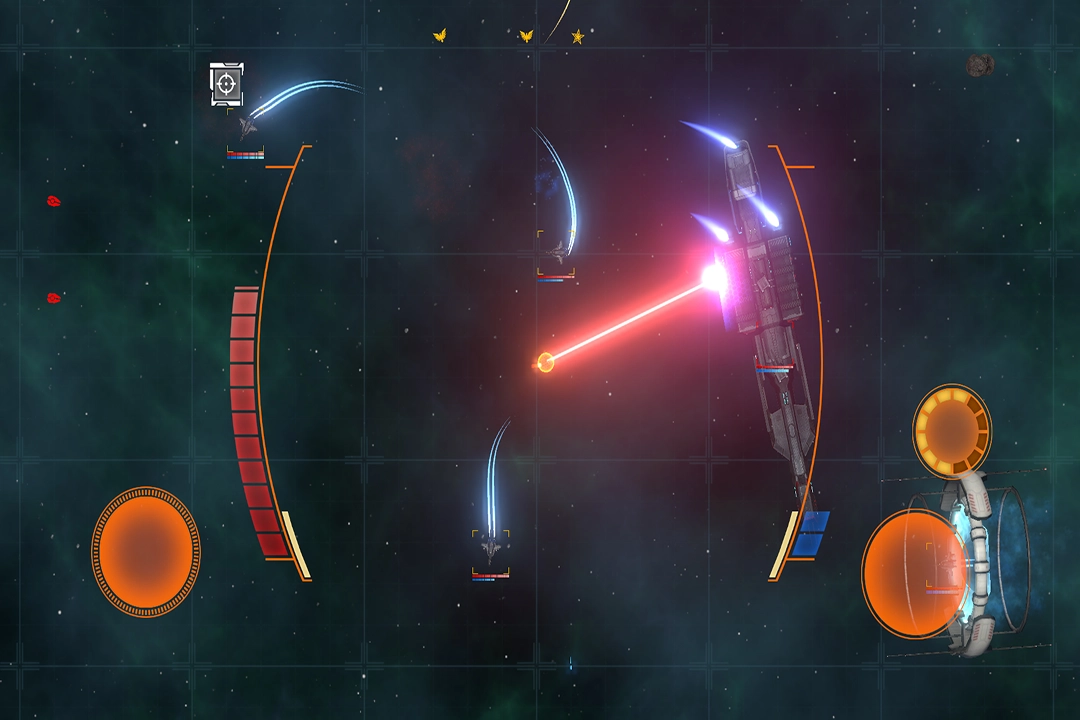Tap the white crosshair target icon
1080x720 pixels.
[227, 84]
